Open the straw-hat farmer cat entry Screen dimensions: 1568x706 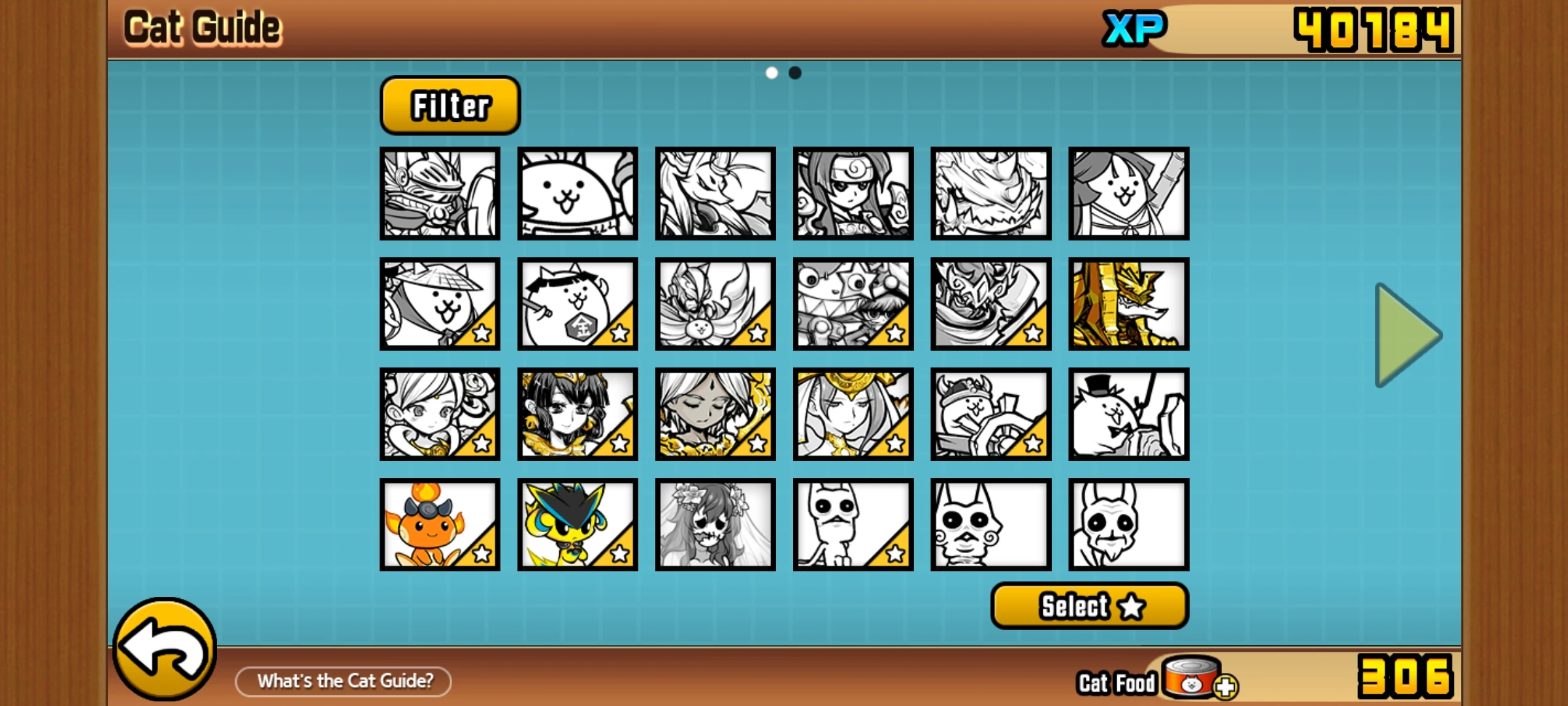coord(440,304)
